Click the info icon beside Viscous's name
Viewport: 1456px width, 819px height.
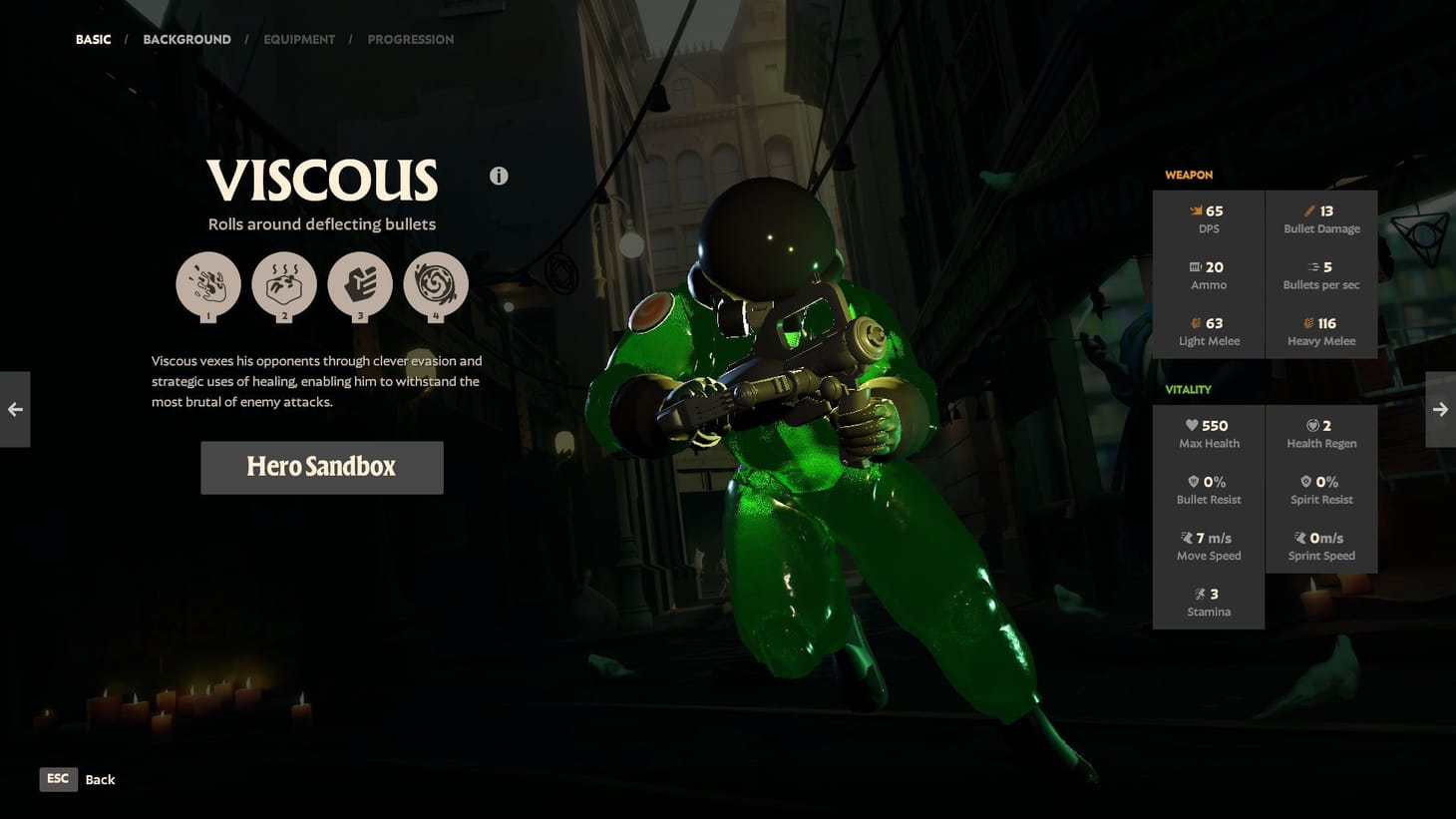[499, 176]
